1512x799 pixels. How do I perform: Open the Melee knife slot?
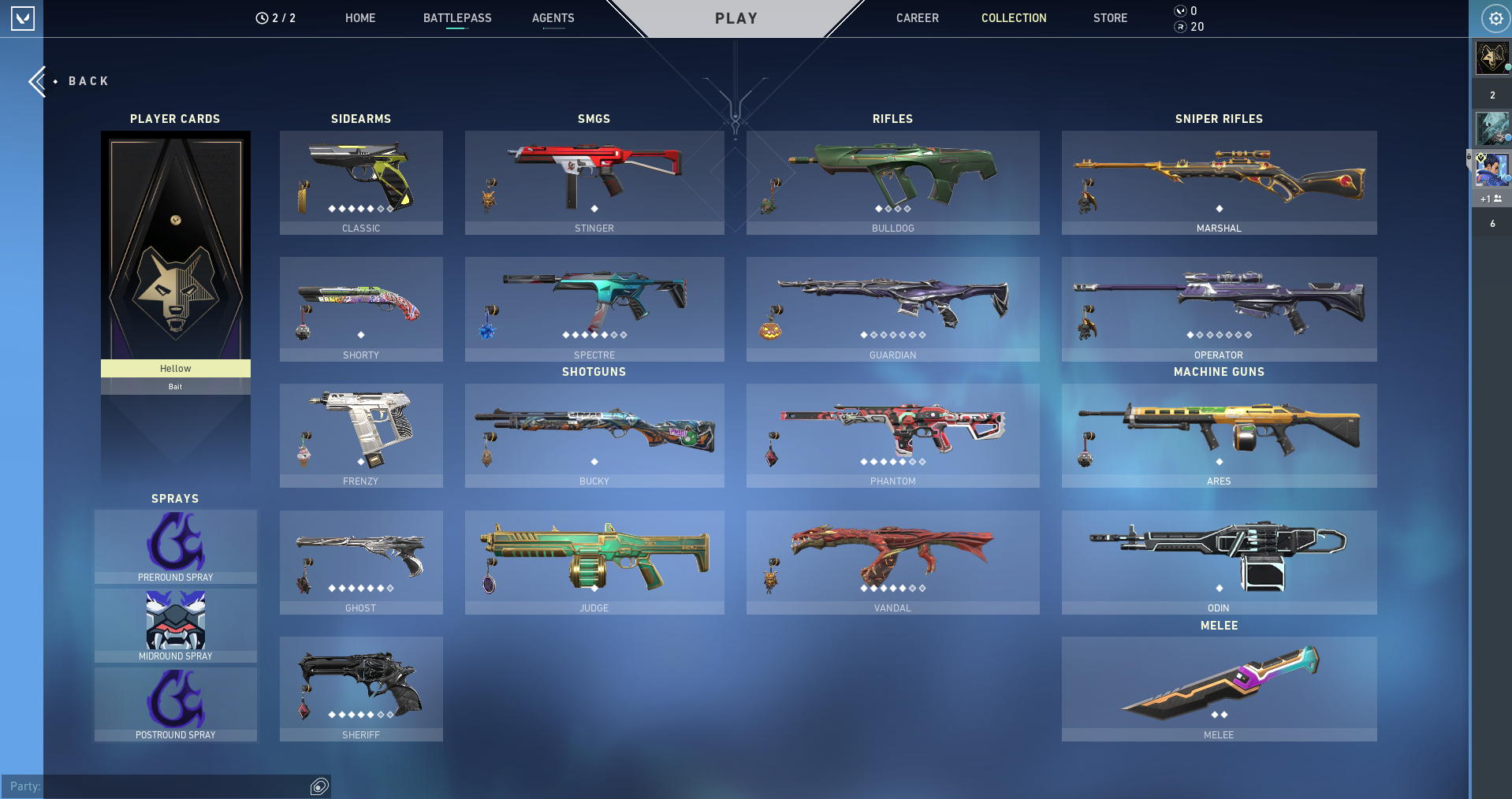(1219, 689)
